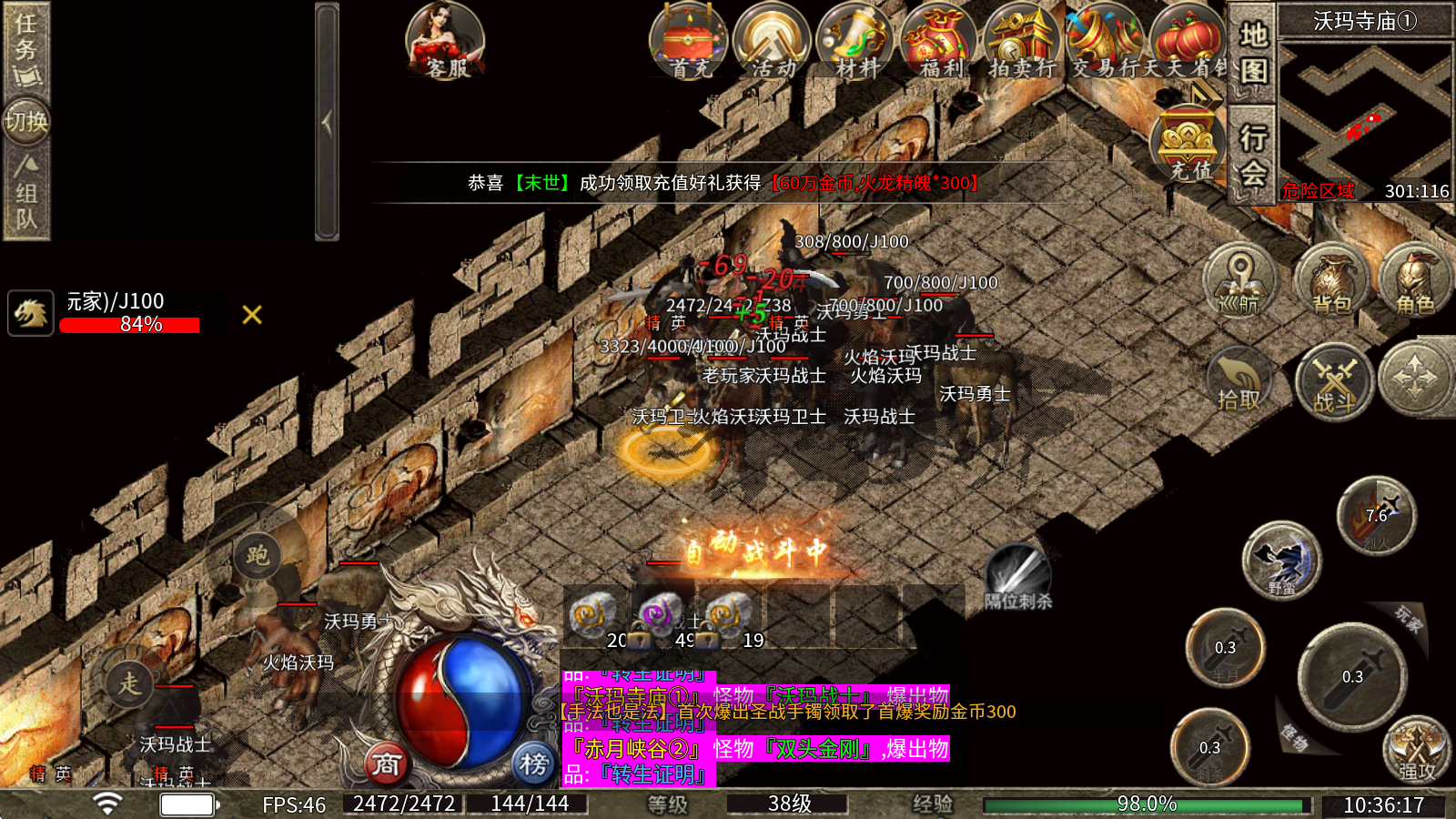Tap the 拾取 pickup button

pos(1239,380)
